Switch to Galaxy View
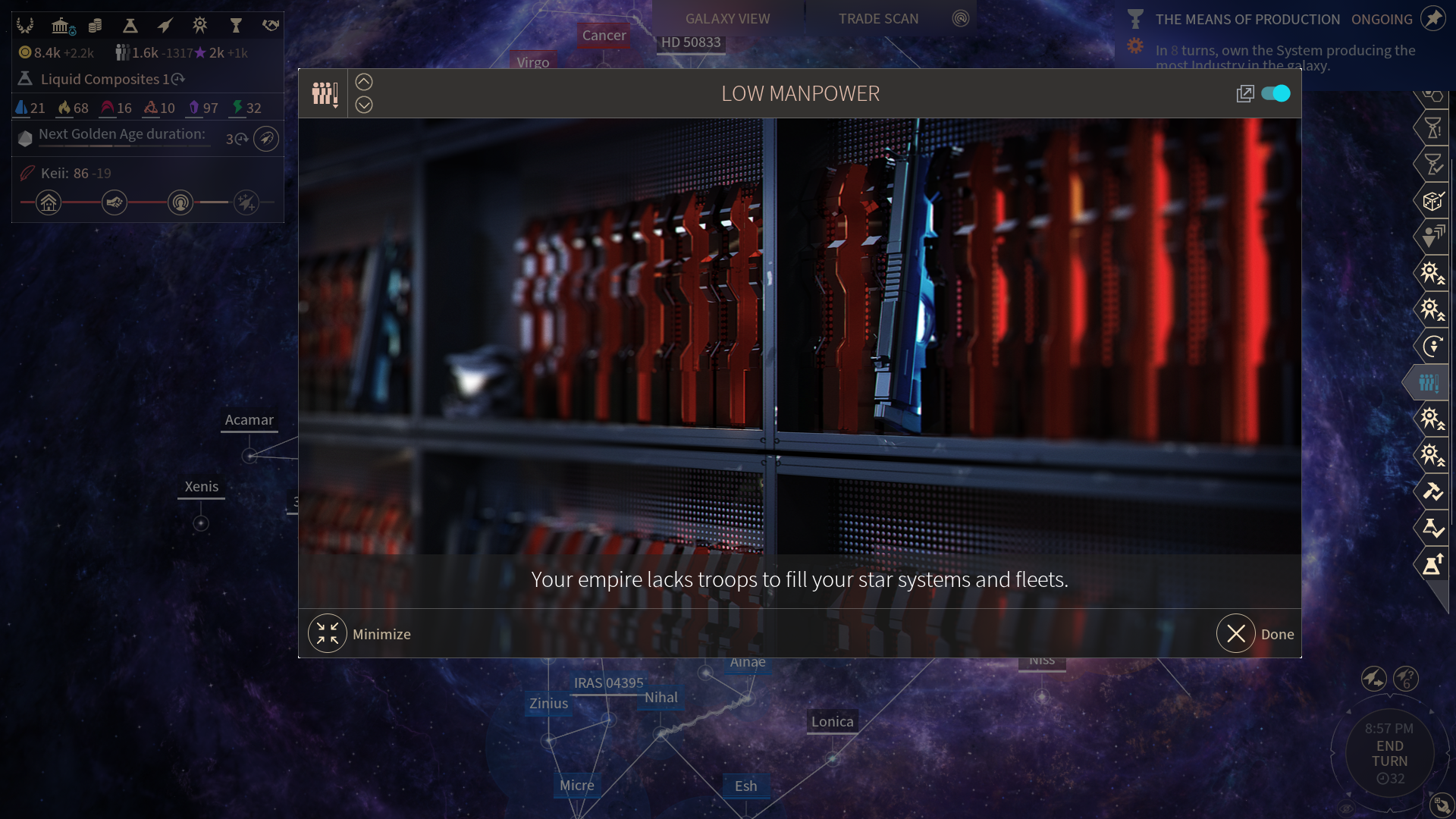Screen dimensions: 1456x819 [727, 18]
